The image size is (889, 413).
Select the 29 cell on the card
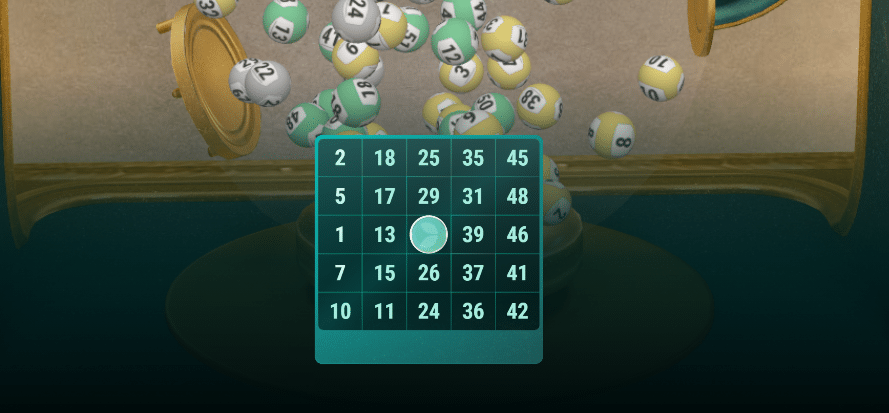429,196
